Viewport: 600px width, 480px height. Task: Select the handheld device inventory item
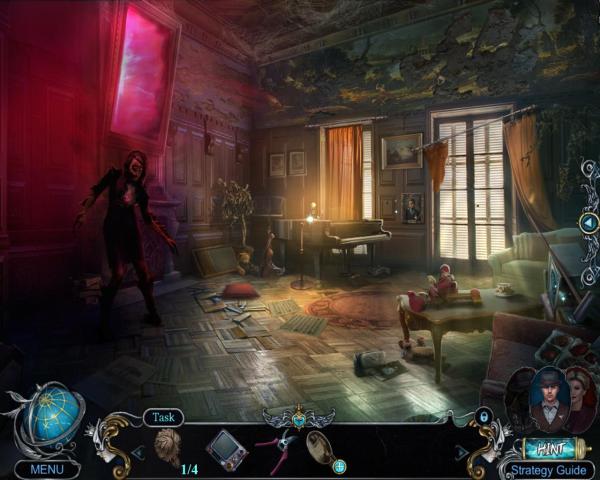[226, 447]
